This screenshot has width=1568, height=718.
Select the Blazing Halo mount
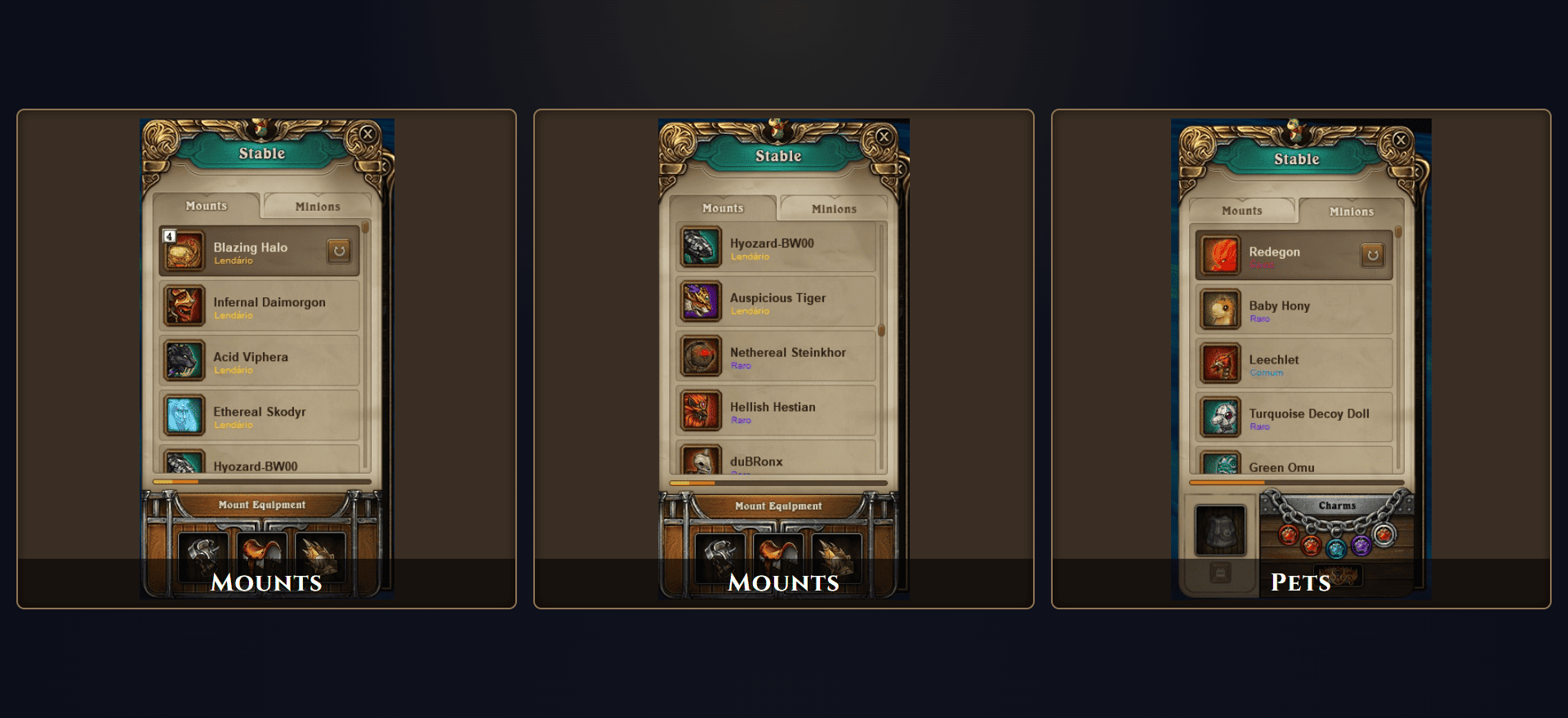tap(250, 251)
